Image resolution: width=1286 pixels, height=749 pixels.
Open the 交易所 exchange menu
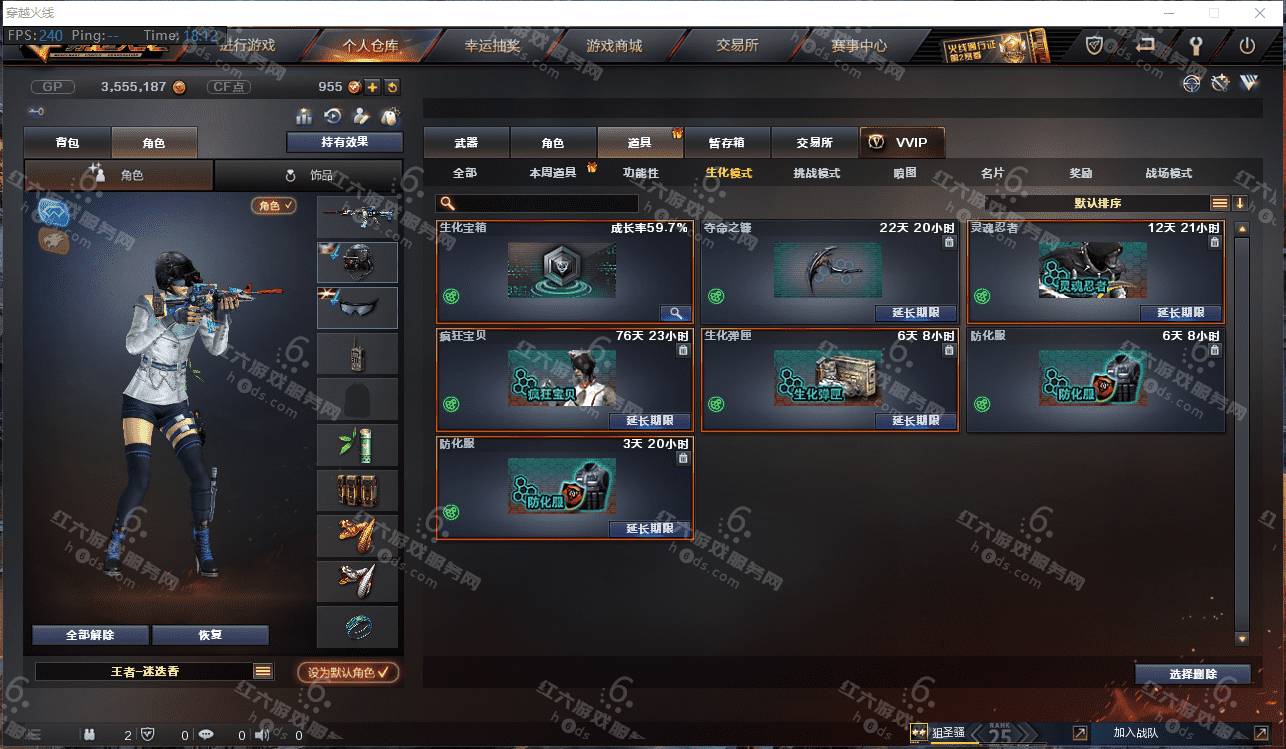(x=737, y=46)
